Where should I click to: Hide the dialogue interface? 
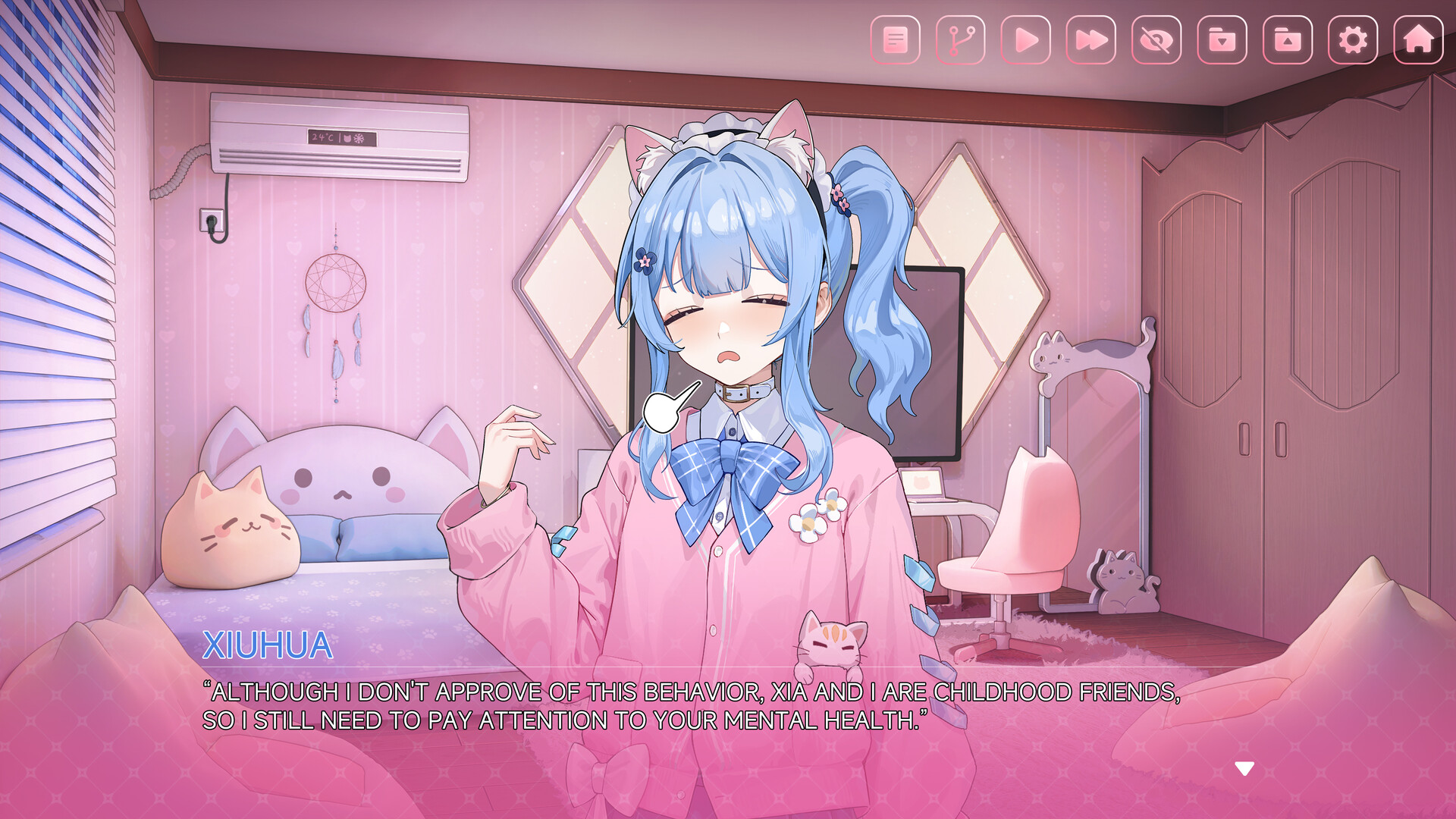click(x=1156, y=39)
